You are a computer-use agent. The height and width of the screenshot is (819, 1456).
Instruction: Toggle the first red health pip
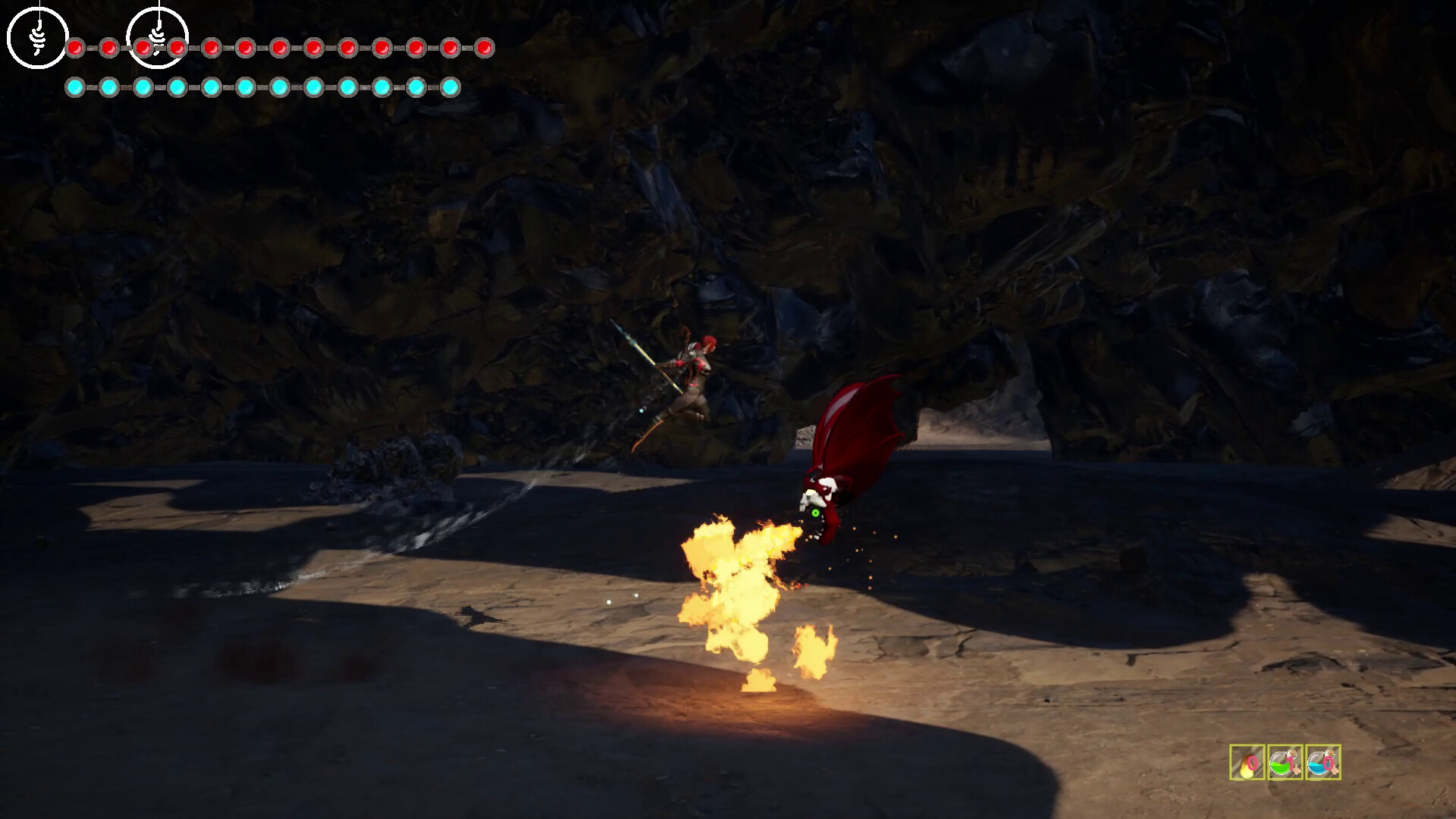pos(75,48)
